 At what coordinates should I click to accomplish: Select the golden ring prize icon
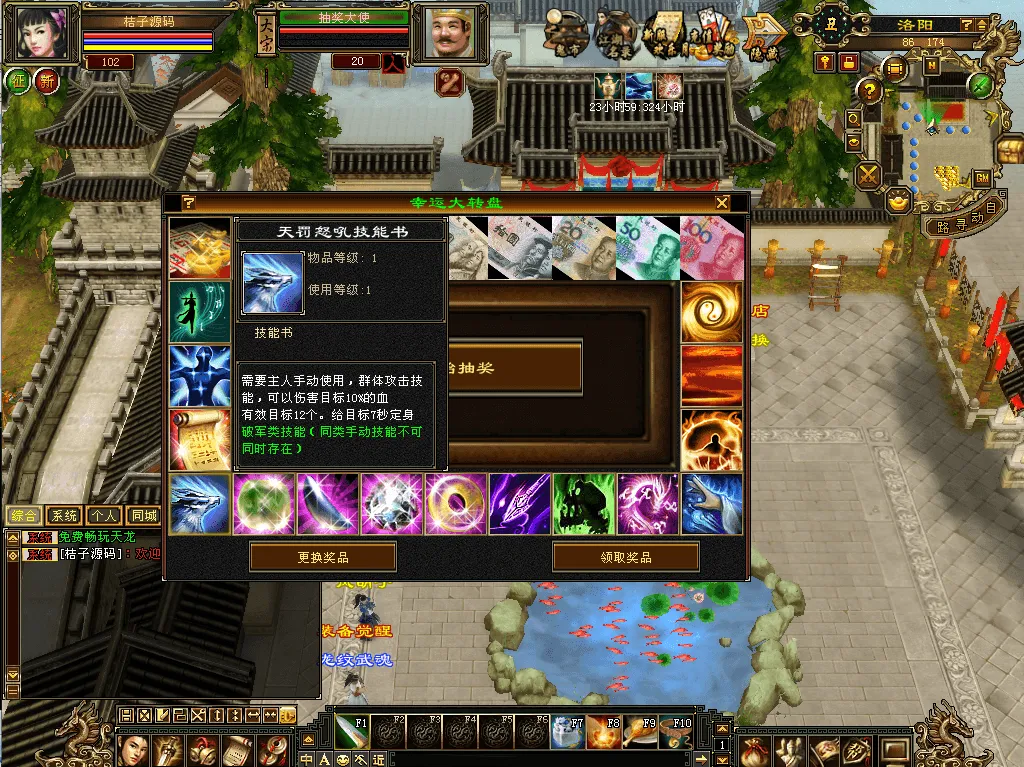pos(456,504)
